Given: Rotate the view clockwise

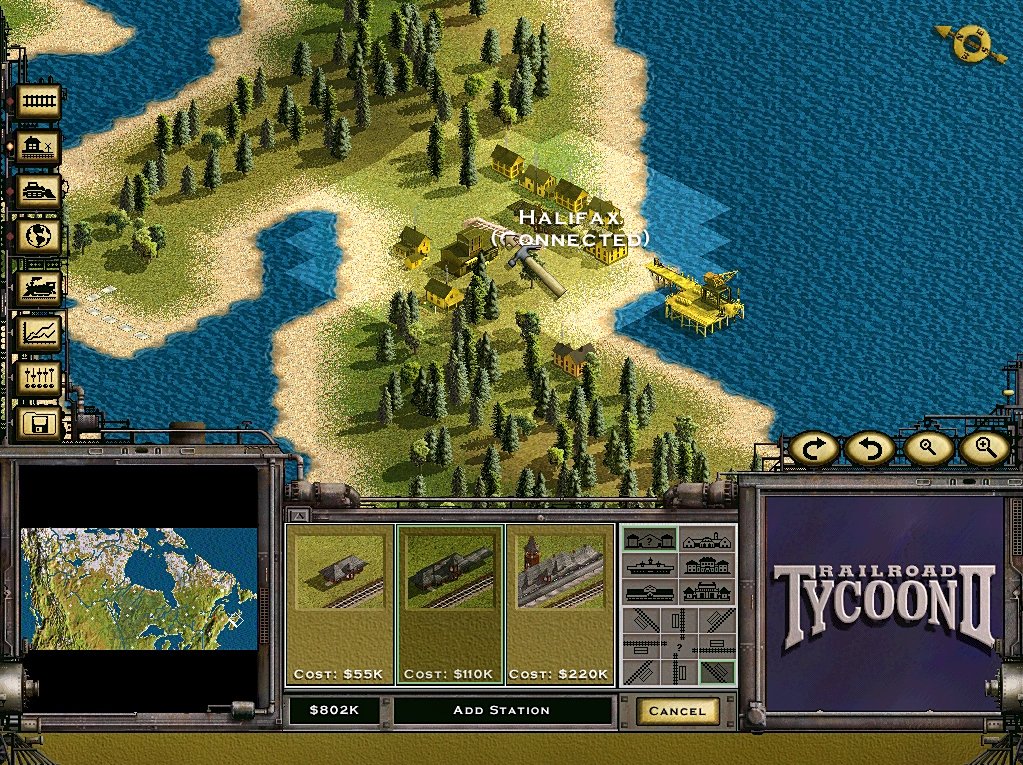Looking at the screenshot, I should (813, 449).
